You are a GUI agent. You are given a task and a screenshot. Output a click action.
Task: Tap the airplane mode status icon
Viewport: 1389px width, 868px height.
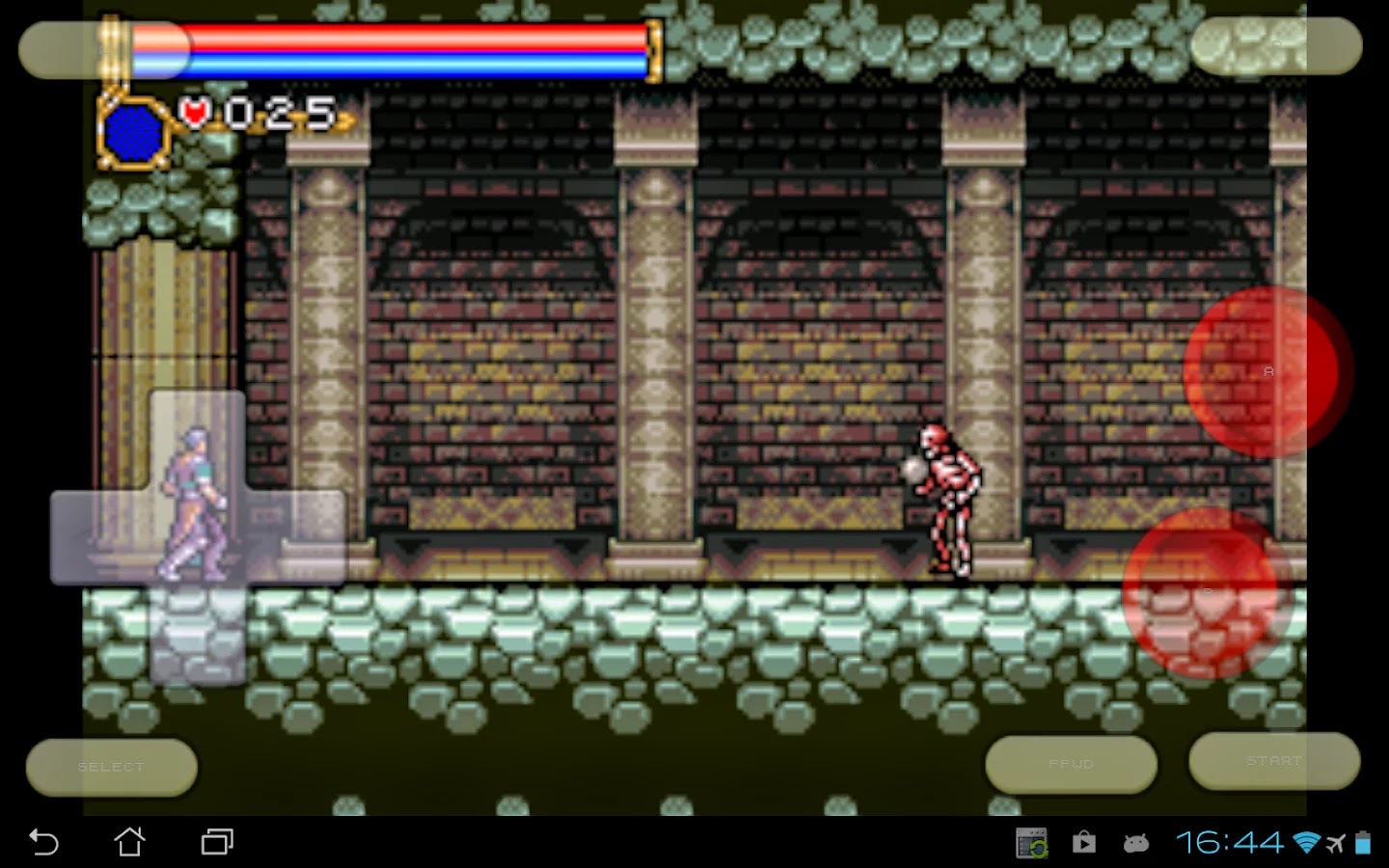tap(1337, 842)
